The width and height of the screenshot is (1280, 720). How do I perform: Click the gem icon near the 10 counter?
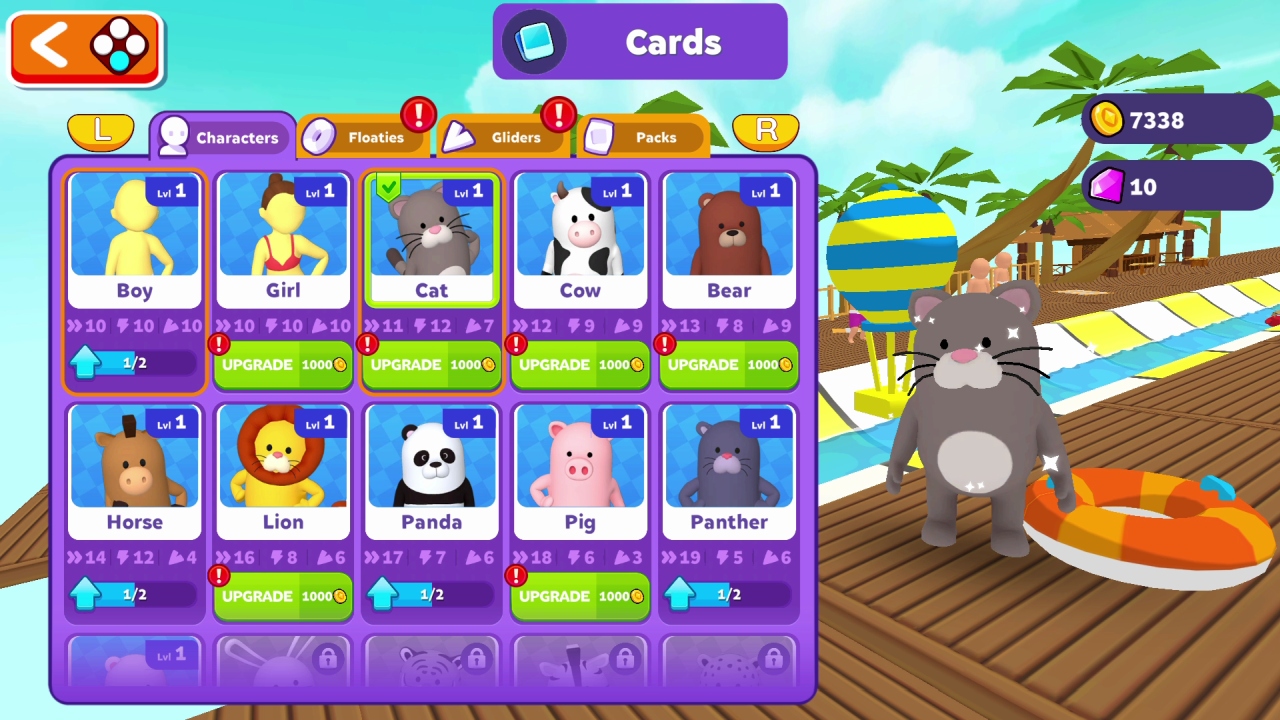pos(1106,187)
